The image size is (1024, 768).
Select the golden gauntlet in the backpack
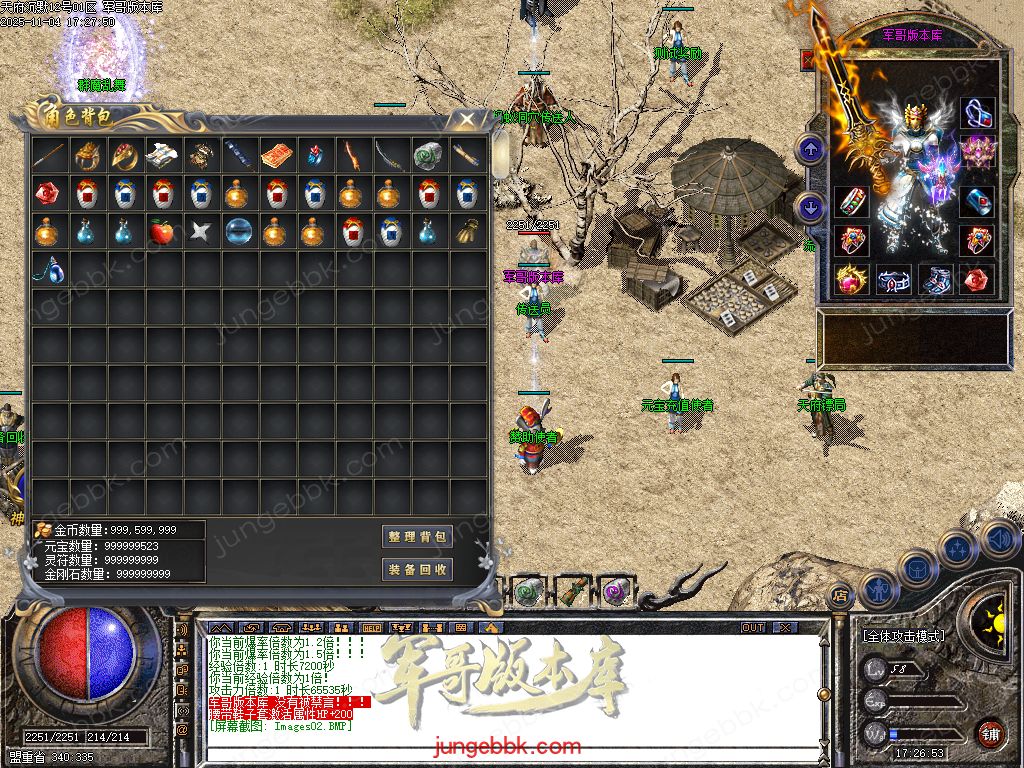(466, 232)
